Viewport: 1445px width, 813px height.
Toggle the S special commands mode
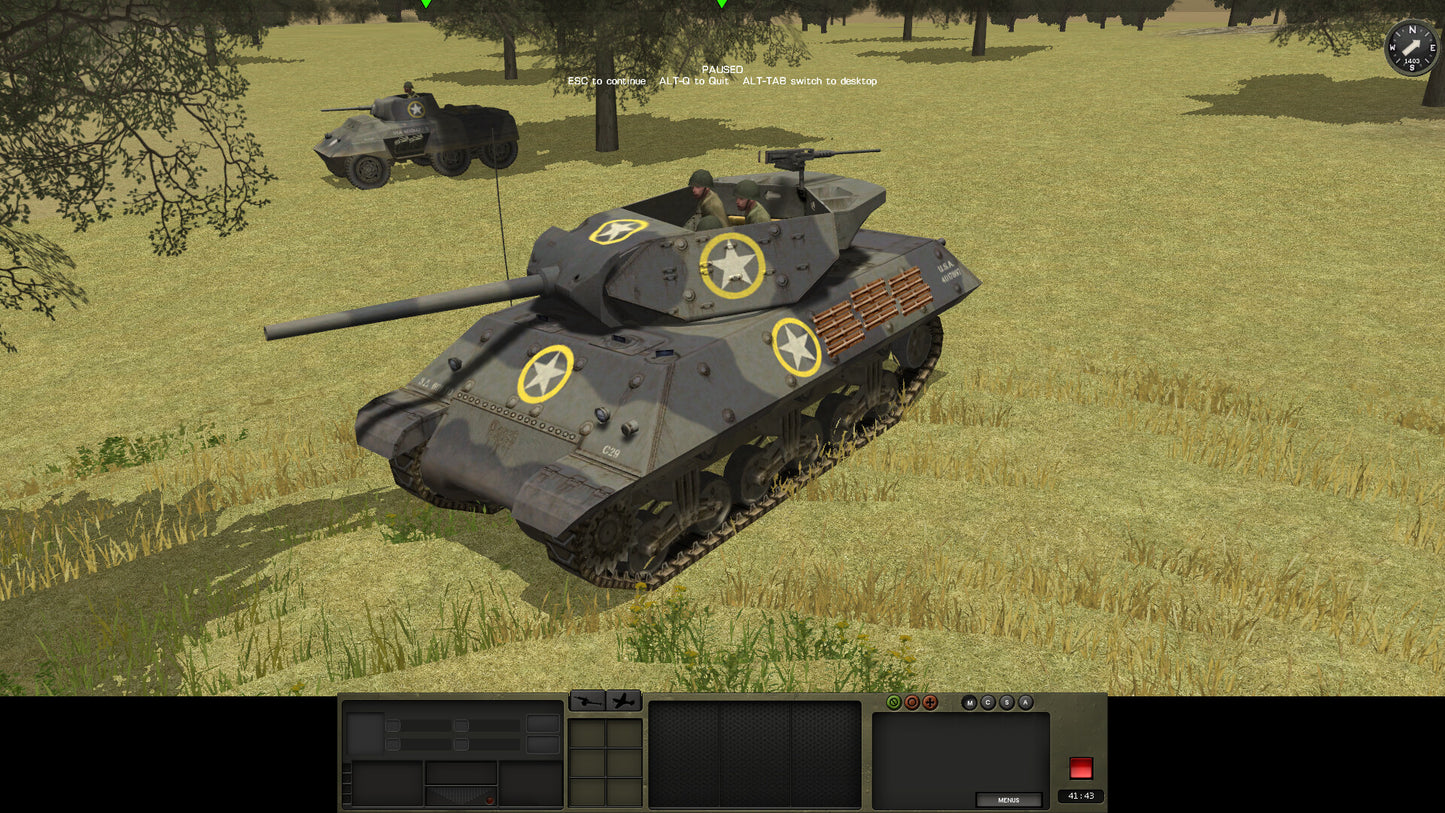1006,704
